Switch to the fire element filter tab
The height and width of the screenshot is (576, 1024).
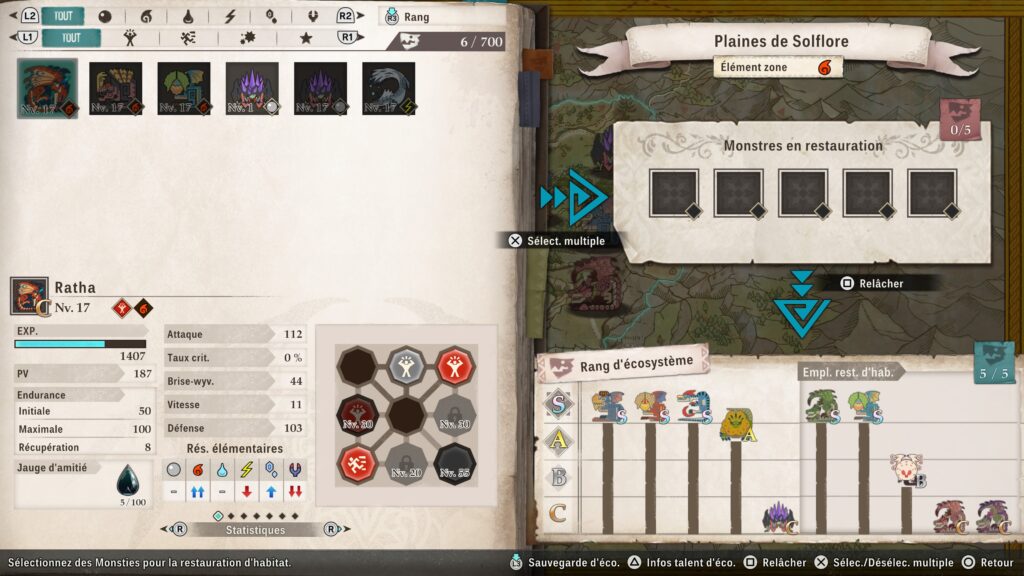(146, 16)
